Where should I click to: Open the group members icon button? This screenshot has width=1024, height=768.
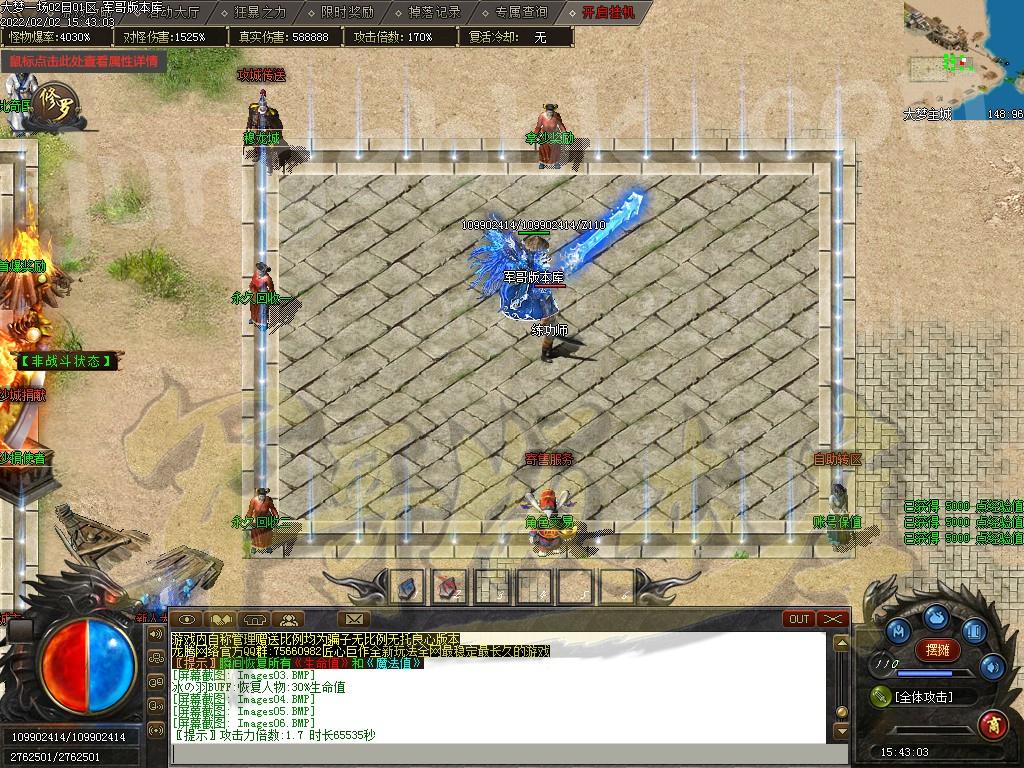(288, 619)
